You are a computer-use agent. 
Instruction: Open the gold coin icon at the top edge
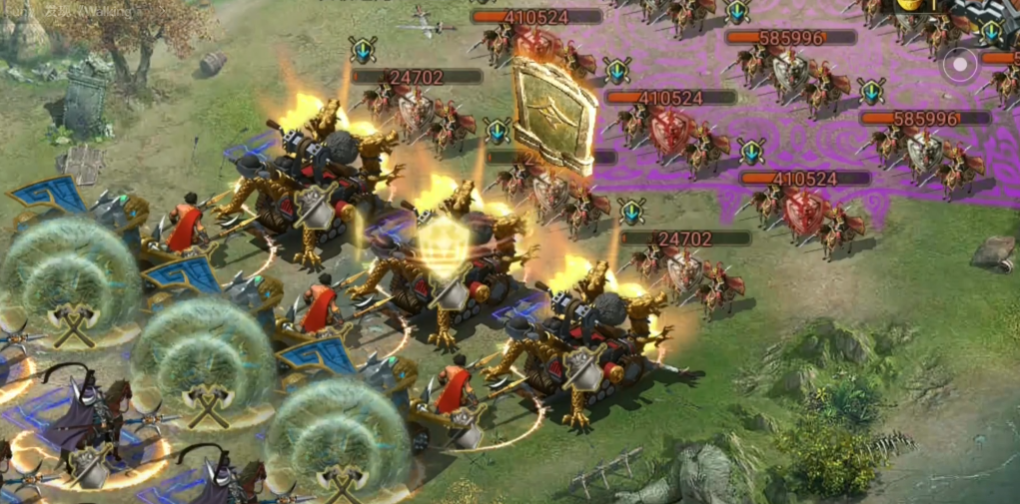coord(908,5)
